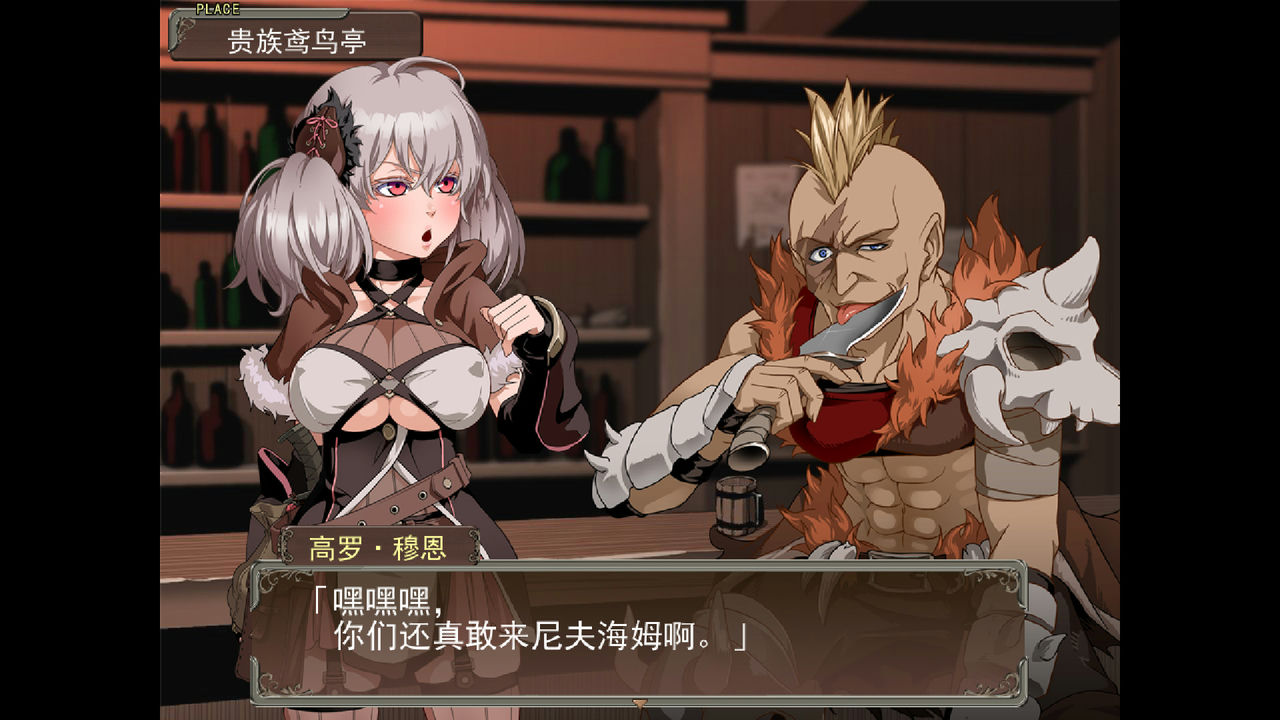Click the advance triangle below the dialogue box
This screenshot has width=1280, height=720.
click(638, 702)
